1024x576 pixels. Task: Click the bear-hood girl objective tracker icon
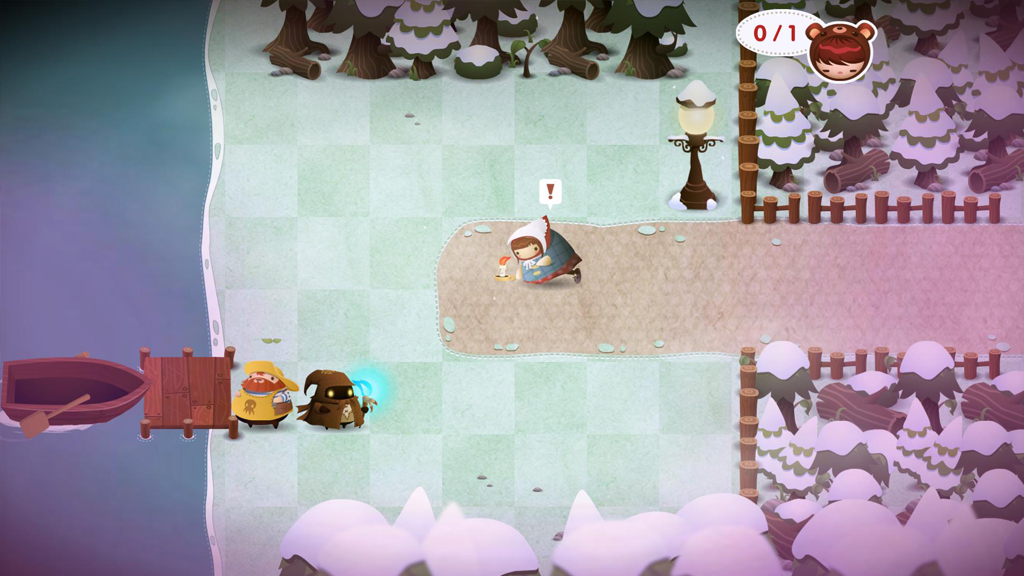point(840,50)
